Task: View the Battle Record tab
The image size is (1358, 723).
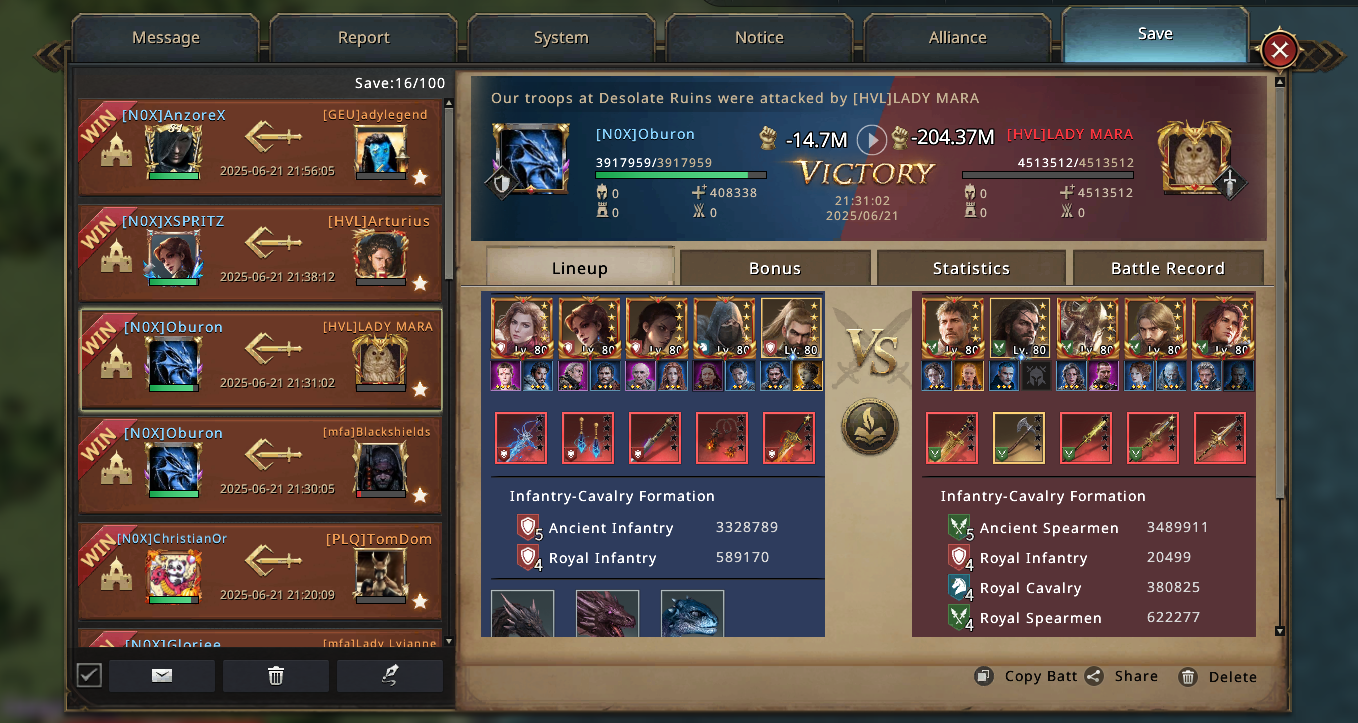Action: coord(1167,268)
